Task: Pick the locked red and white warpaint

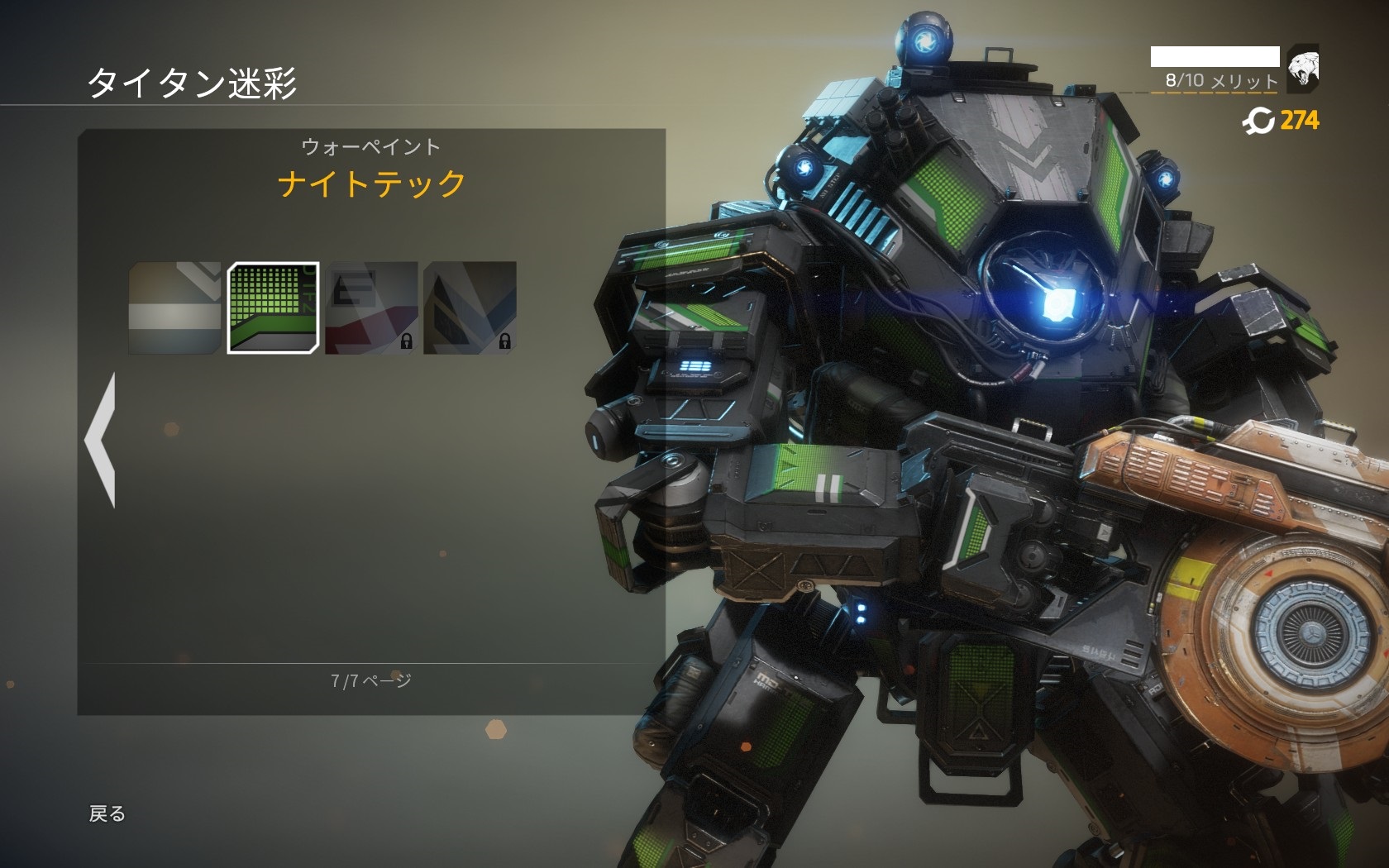Action: (x=371, y=308)
